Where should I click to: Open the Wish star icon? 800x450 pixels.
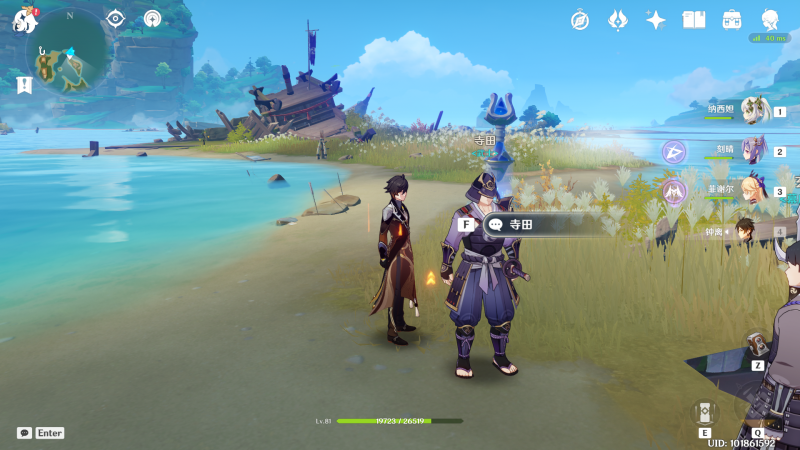[x=656, y=20]
